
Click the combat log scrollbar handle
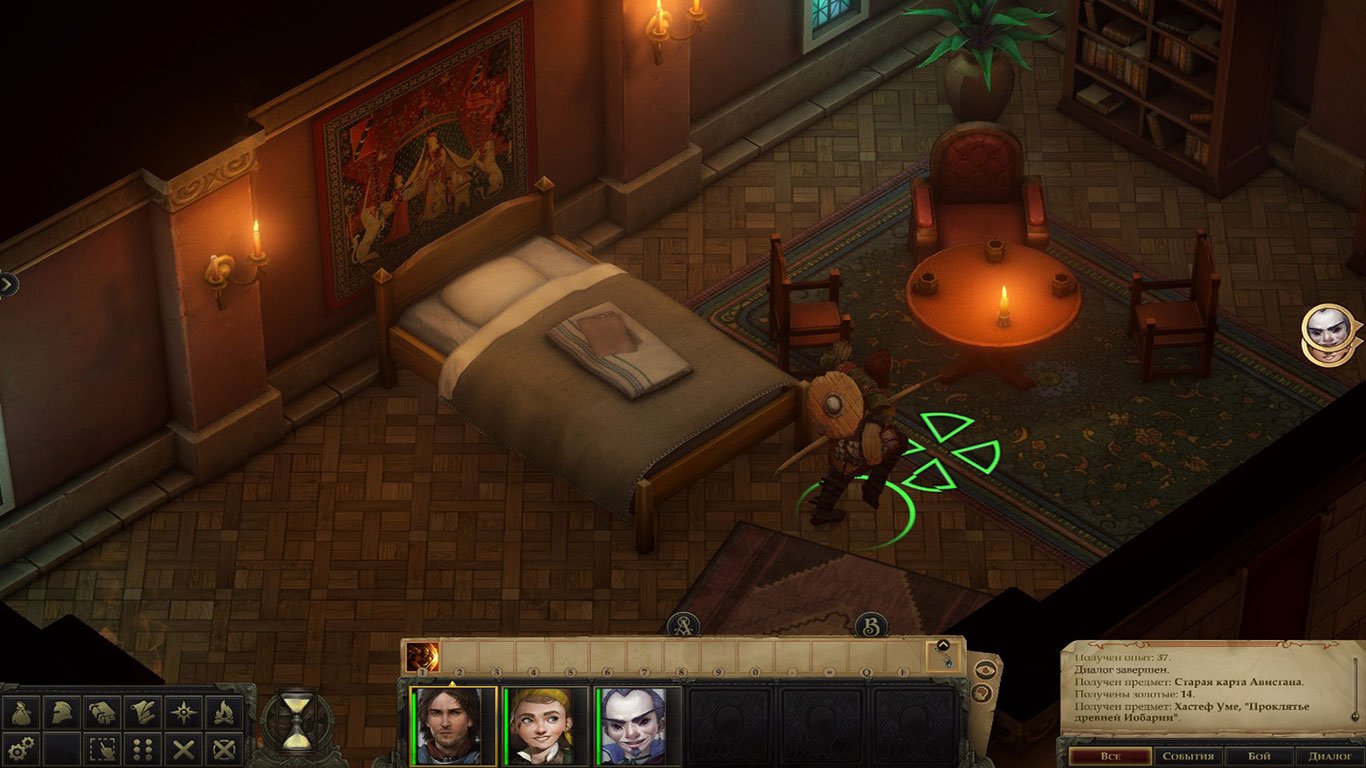[x=1356, y=716]
